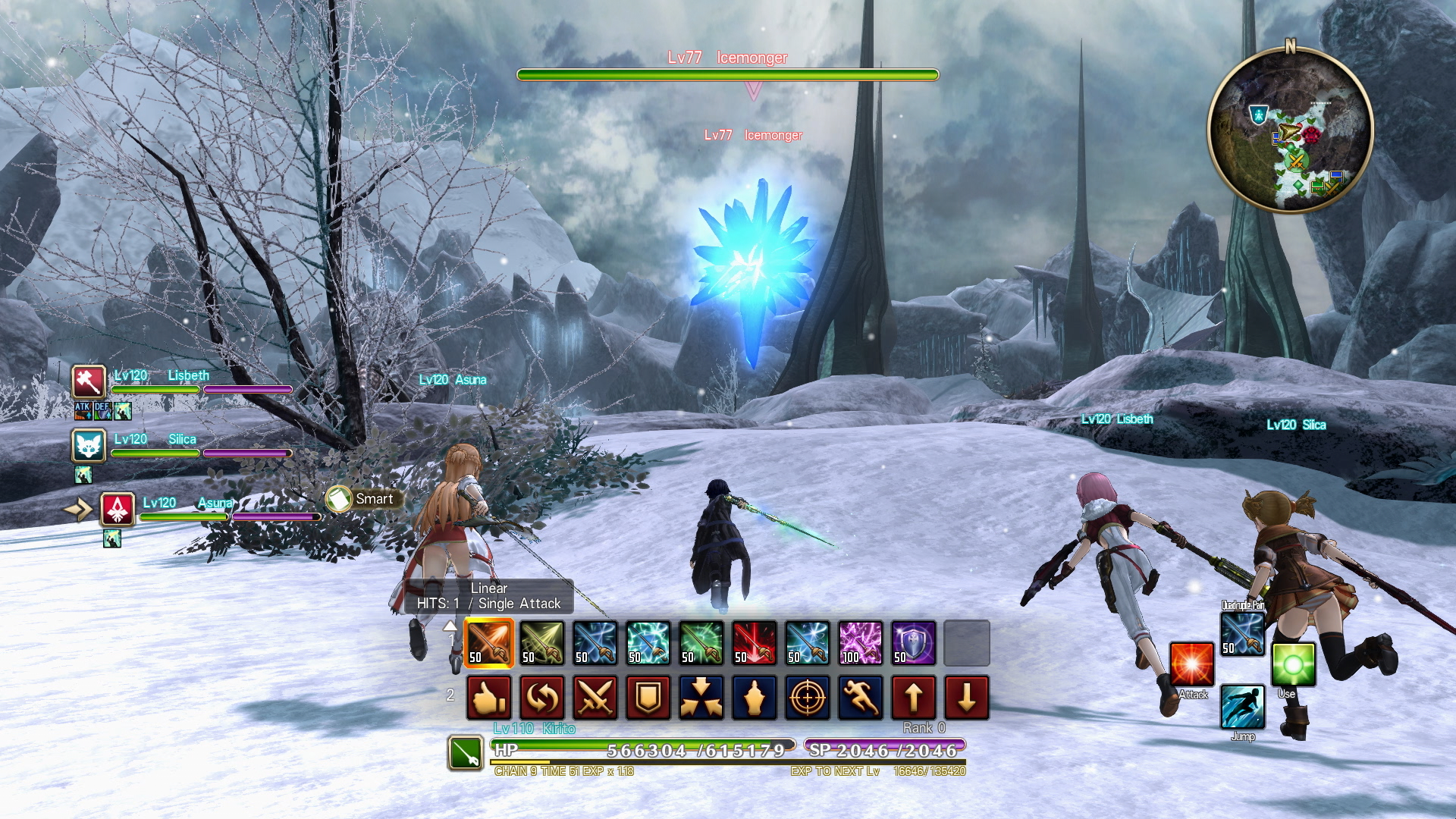Use the red downward-thrust rapier skill
The width and height of the screenshot is (1456, 819).
click(x=755, y=643)
